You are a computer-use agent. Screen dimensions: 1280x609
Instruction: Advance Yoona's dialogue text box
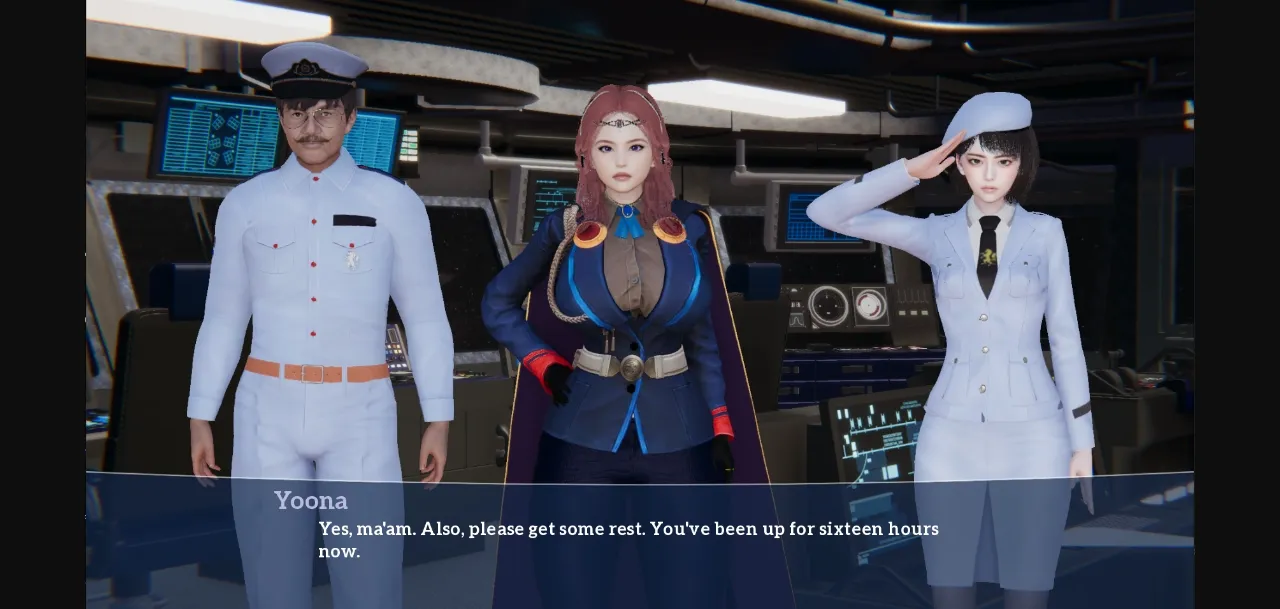pyautogui.click(x=638, y=540)
